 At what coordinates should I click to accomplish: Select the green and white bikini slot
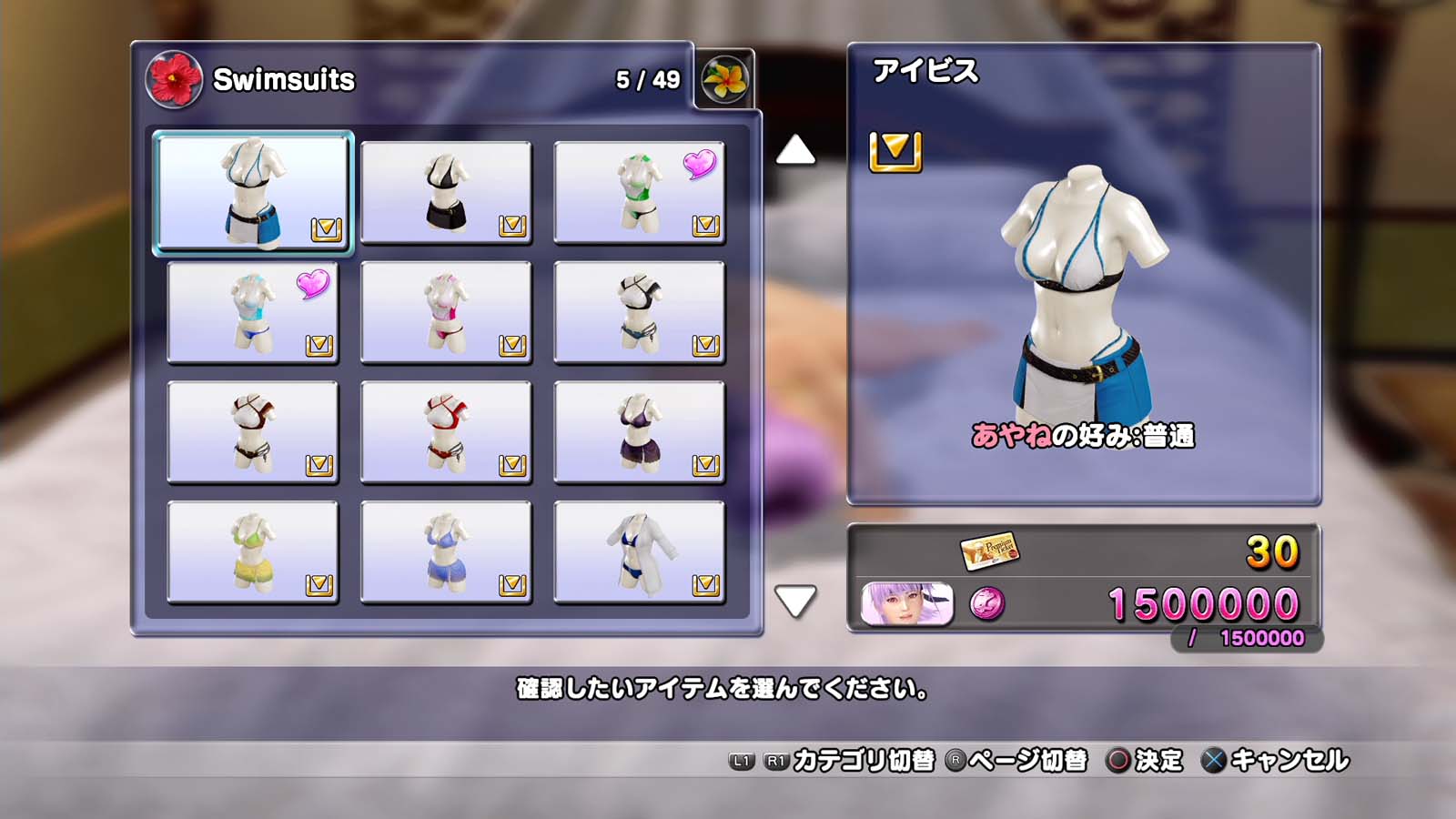pos(639,192)
